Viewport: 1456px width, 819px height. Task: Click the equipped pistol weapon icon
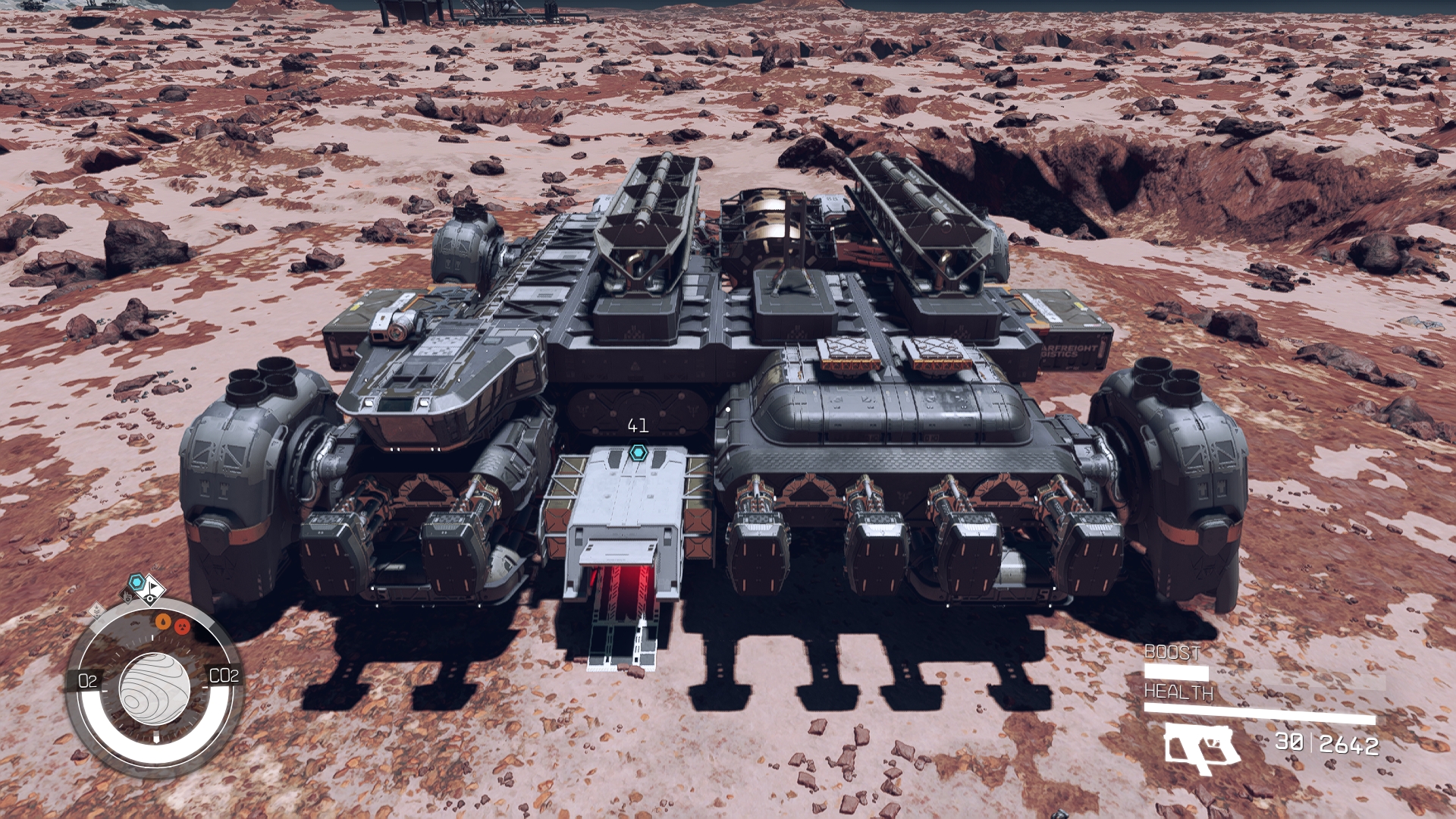click(1202, 747)
